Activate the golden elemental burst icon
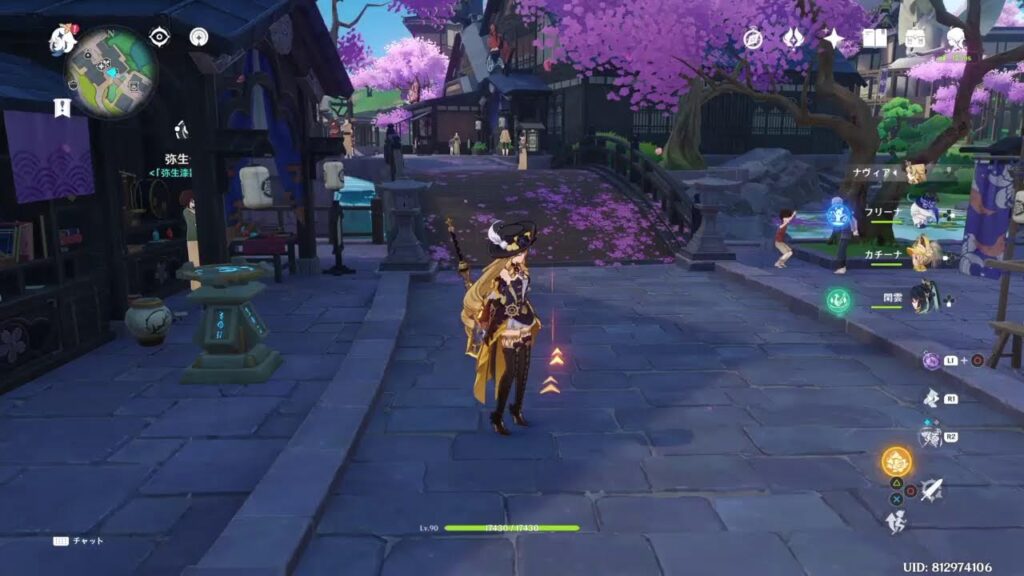Image resolution: width=1024 pixels, height=576 pixels. pyautogui.click(x=896, y=461)
